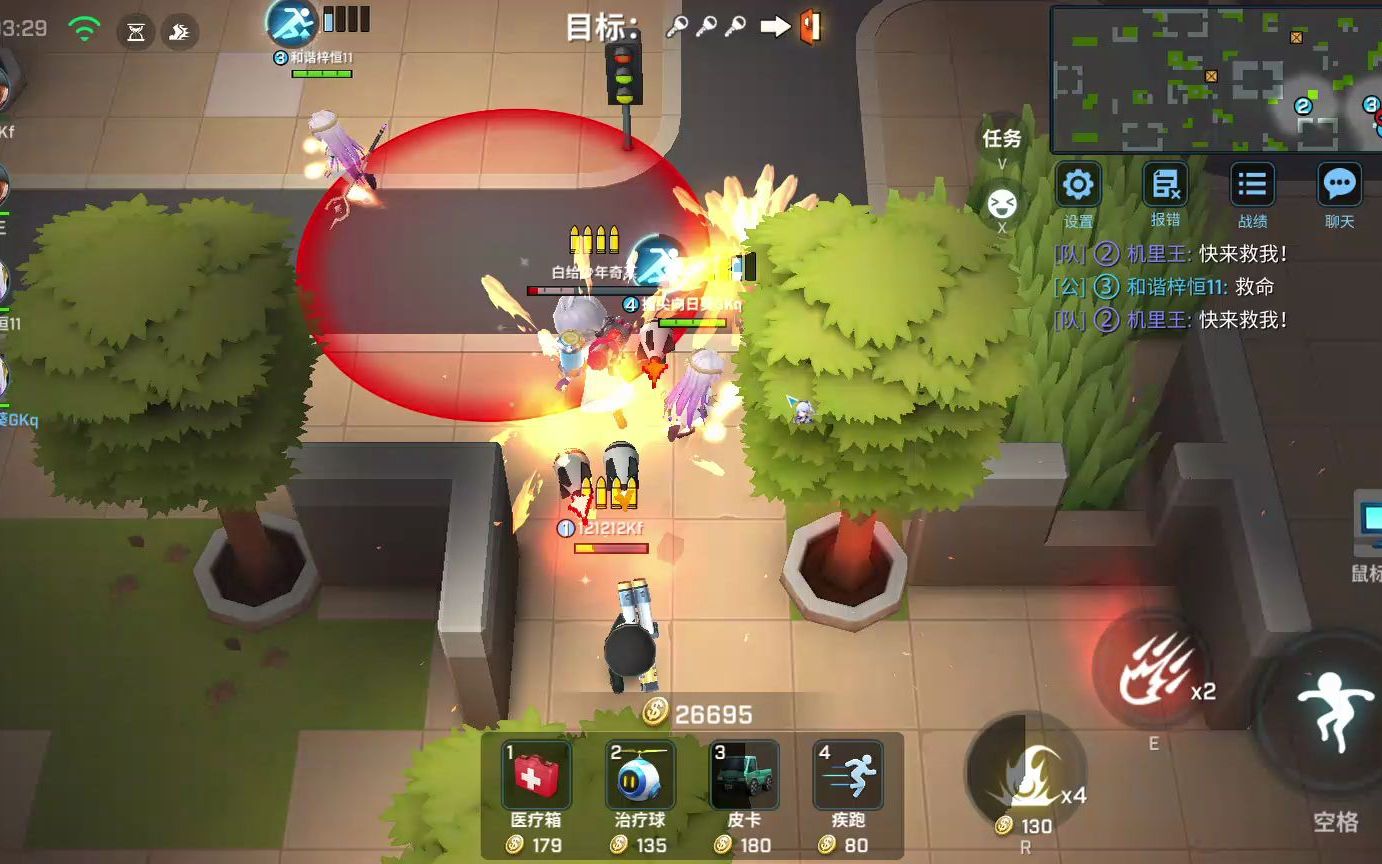The height and width of the screenshot is (864, 1382).
Task: Expand the minimap in the top right corner
Action: click(1213, 70)
